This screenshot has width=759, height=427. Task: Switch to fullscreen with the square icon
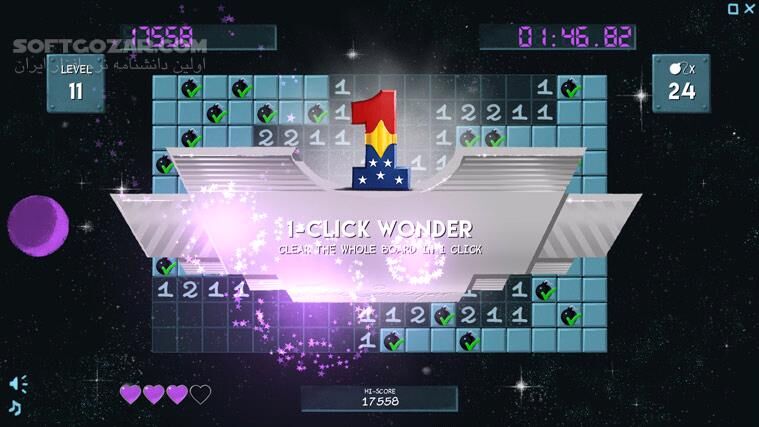[x=733, y=9]
